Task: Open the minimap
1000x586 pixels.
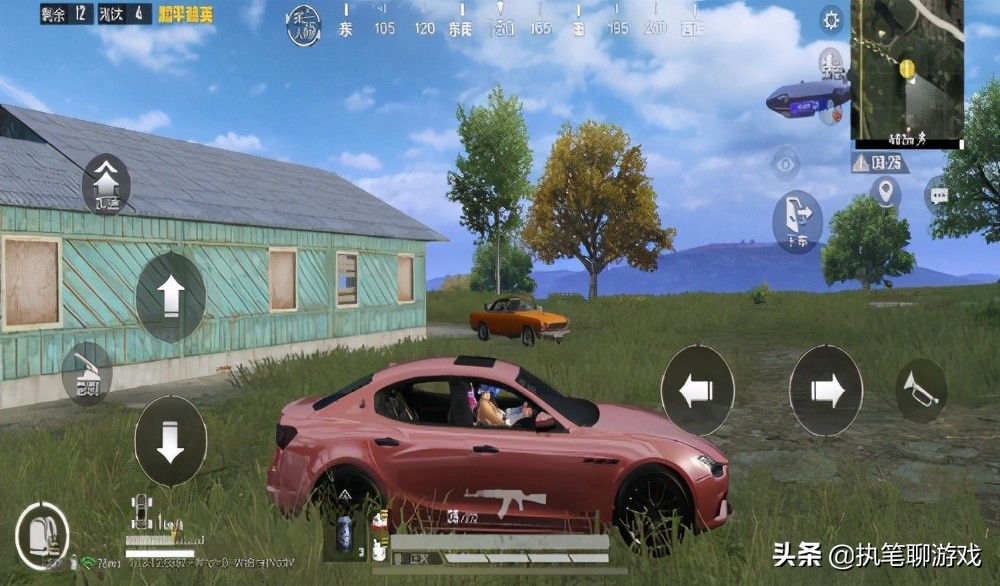Action: [907, 72]
